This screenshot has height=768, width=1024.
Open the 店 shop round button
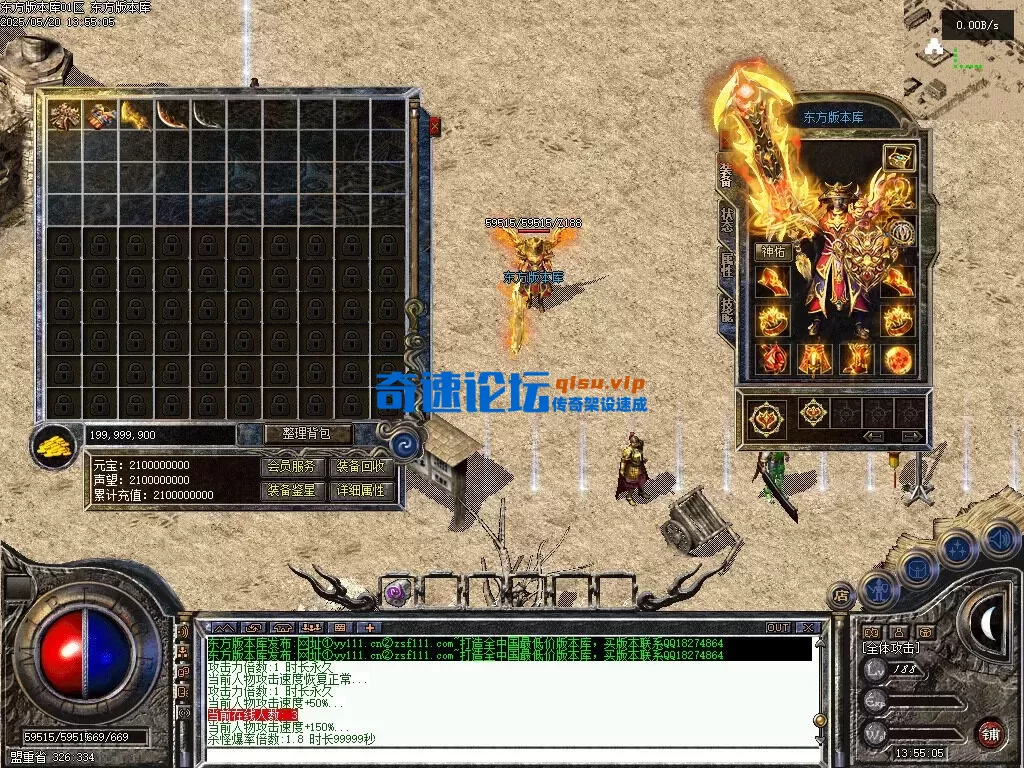tap(841, 596)
